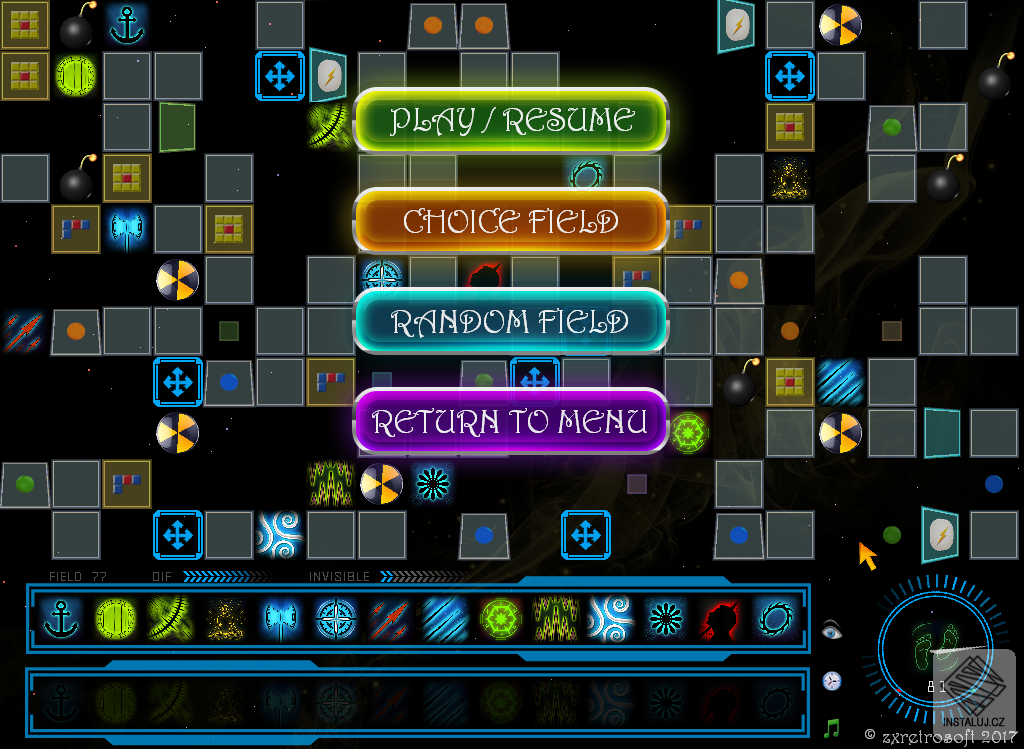Choose Return to Menu
This screenshot has width=1024, height=749.
tap(511, 422)
